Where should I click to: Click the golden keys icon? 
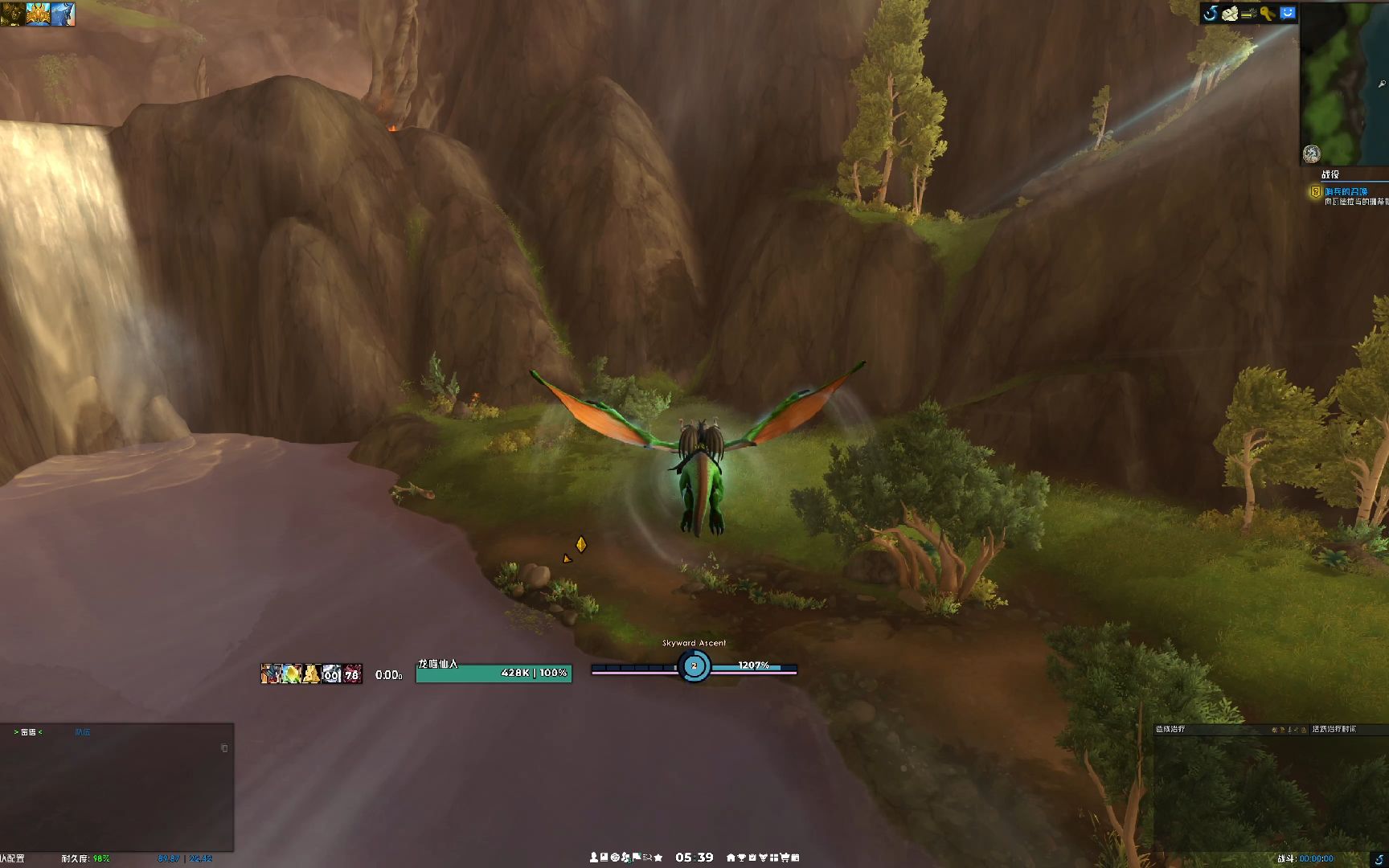pyautogui.click(x=1268, y=13)
